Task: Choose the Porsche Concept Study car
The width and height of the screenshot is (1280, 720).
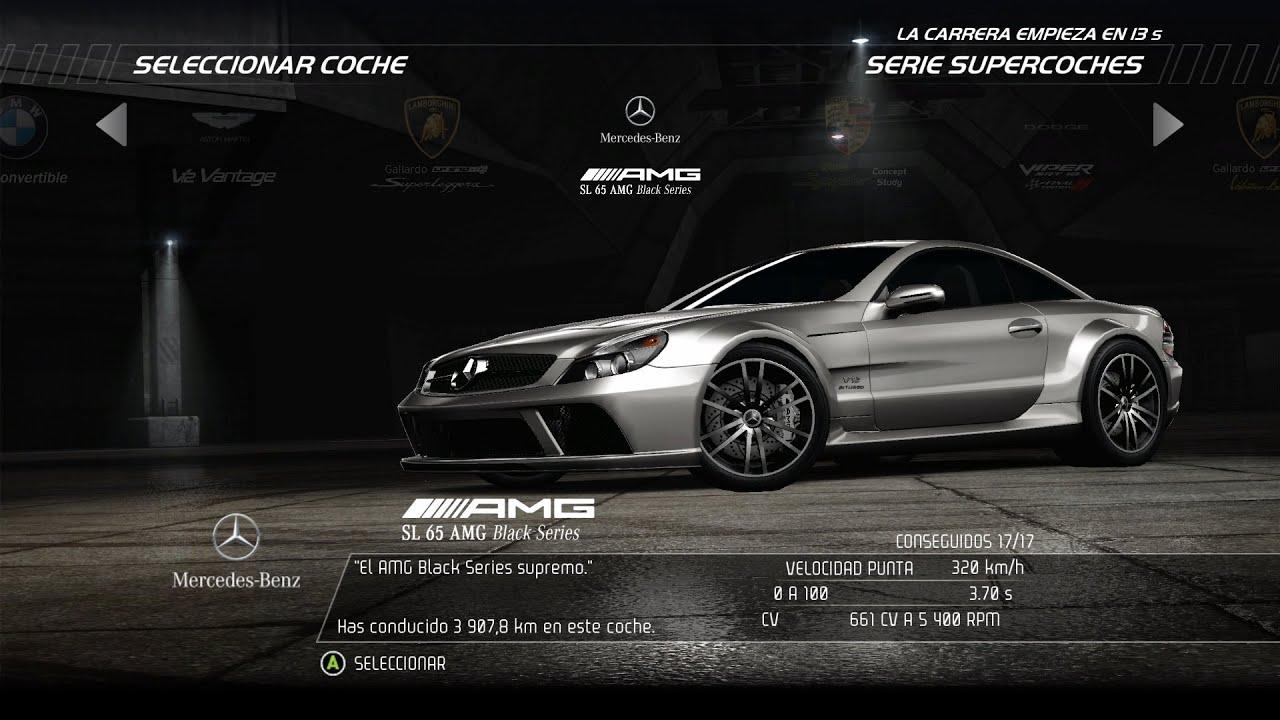Action: tap(851, 145)
